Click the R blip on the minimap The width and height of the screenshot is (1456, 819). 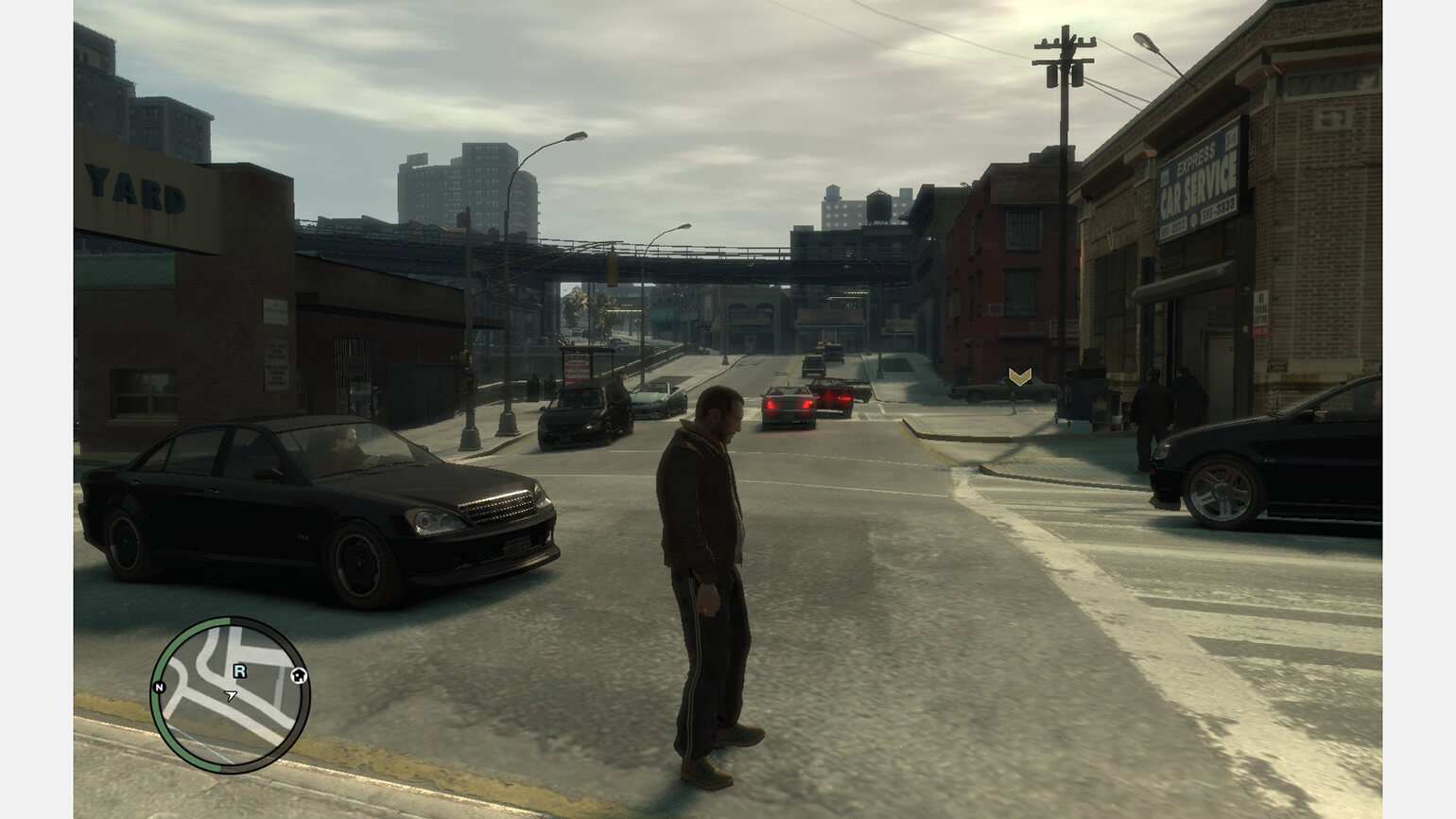click(x=240, y=671)
